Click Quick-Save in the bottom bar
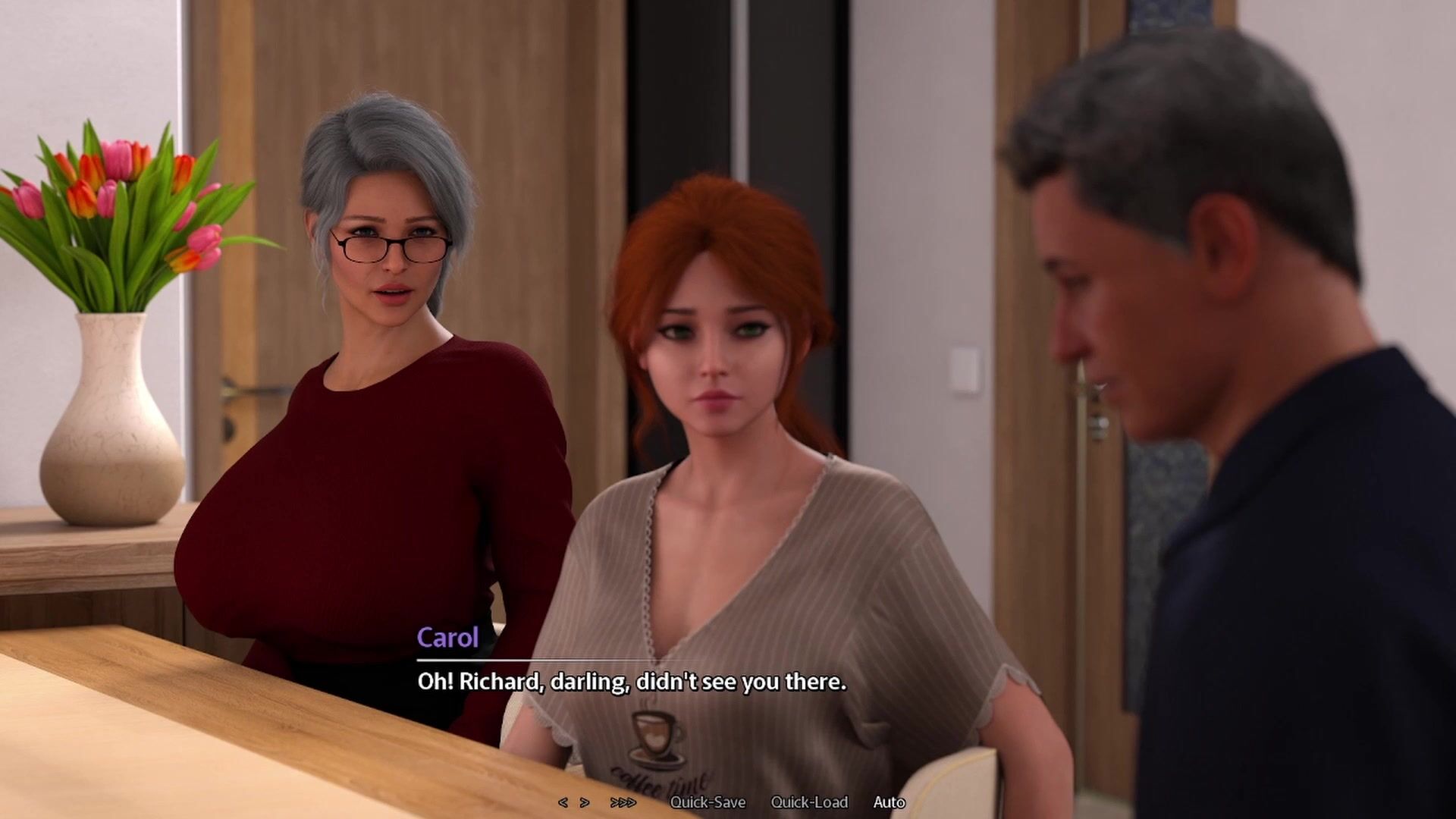 click(x=708, y=802)
